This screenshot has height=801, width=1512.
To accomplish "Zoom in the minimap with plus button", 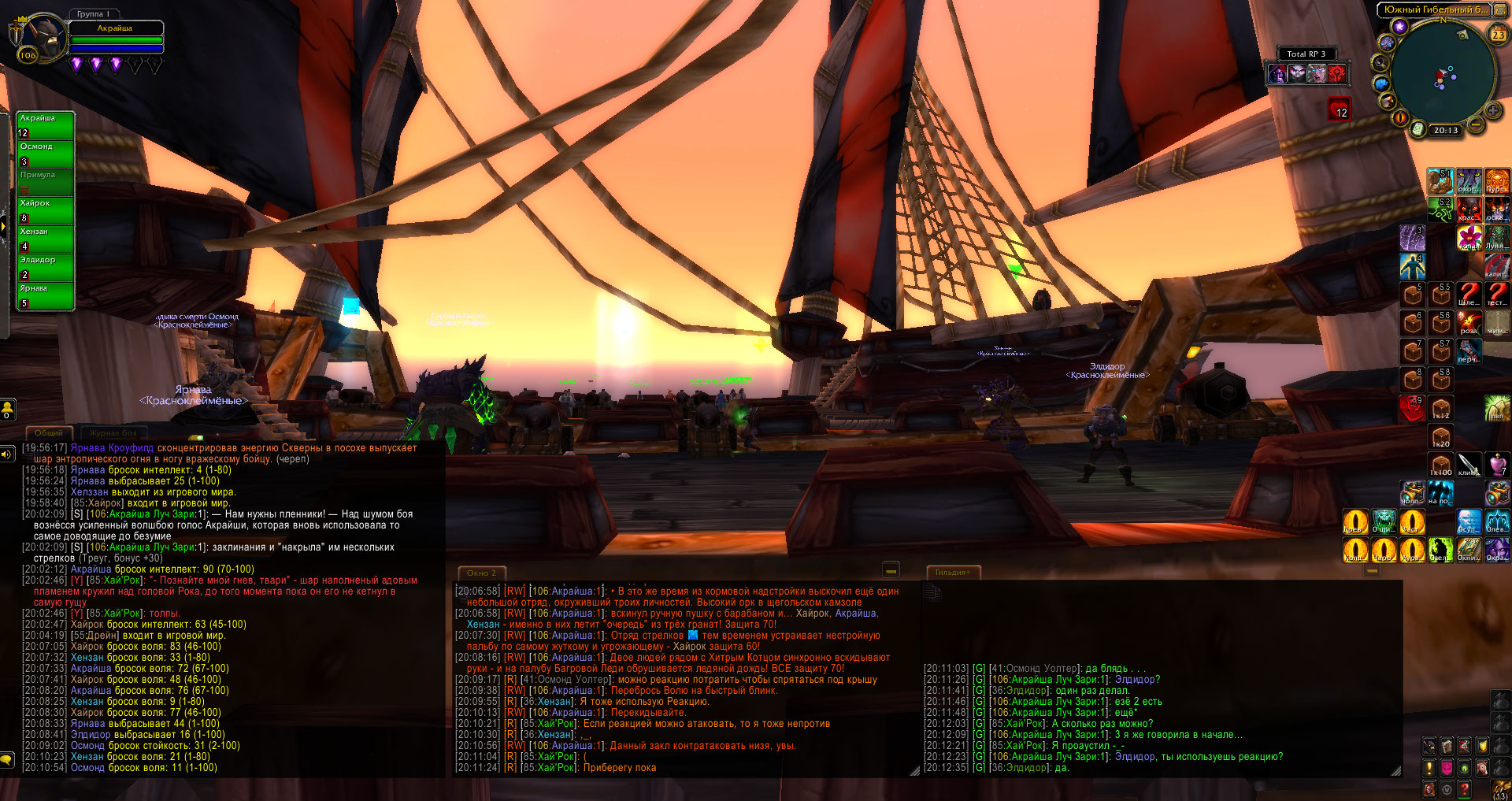I will 1492,110.
